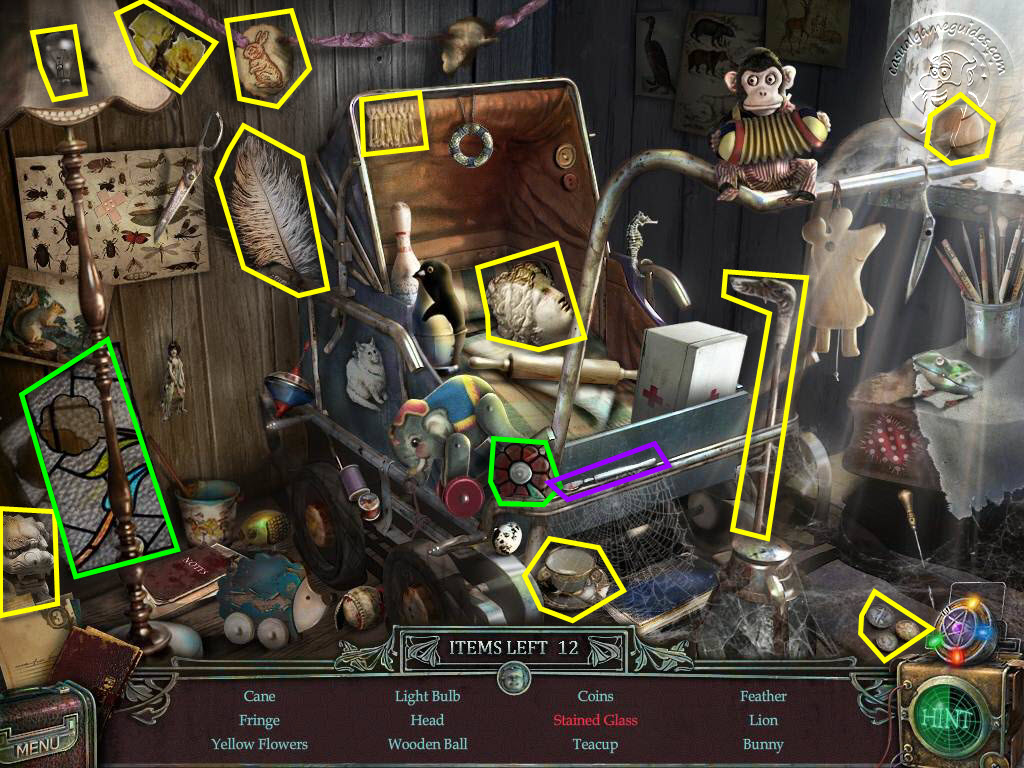The height and width of the screenshot is (768, 1024).
Task: Pick Fringe from the item list
Action: coord(259,720)
